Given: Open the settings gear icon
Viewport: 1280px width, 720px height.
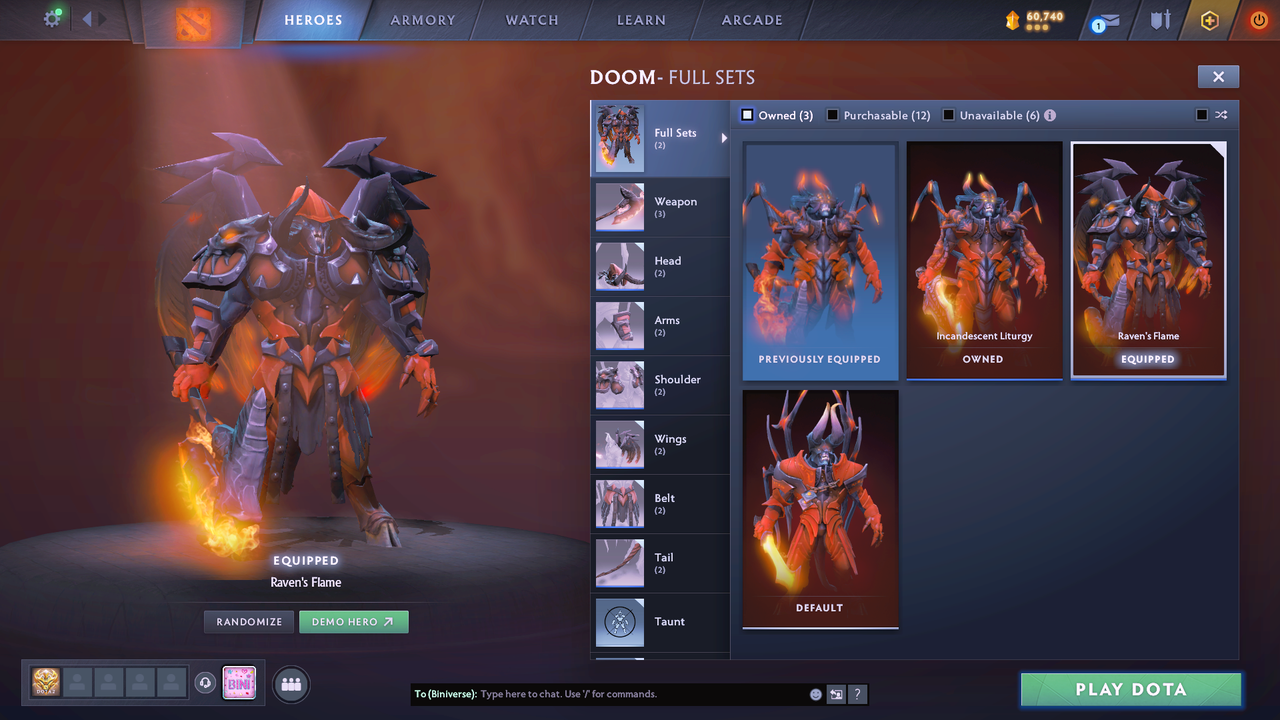Looking at the screenshot, I should point(52,18).
